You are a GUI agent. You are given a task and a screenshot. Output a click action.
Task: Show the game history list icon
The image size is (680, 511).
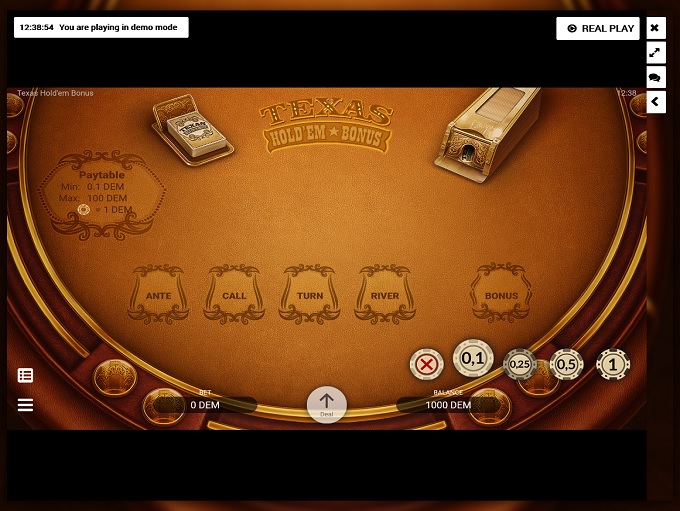tap(26, 375)
